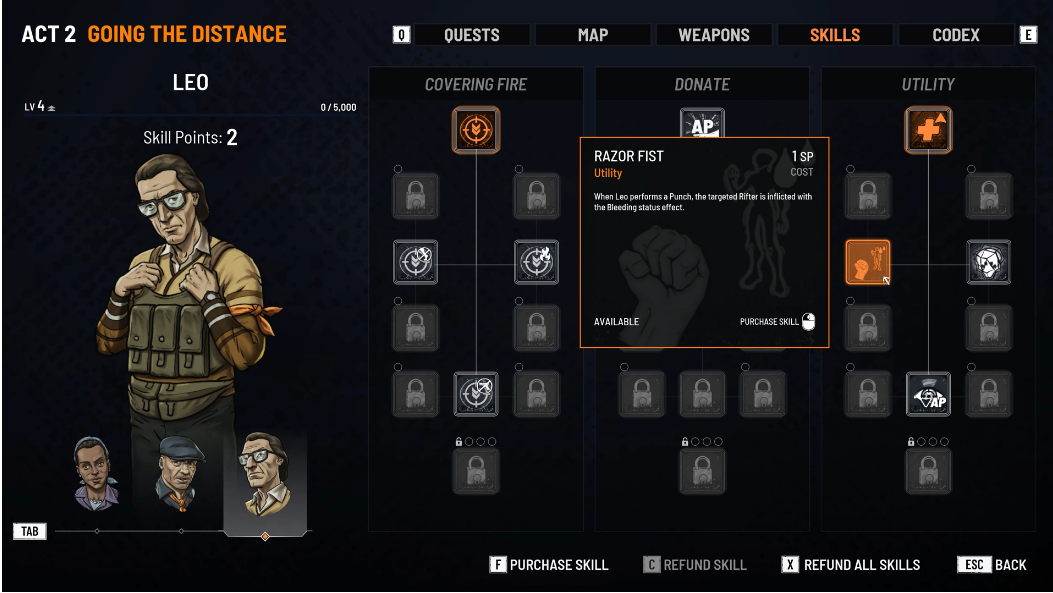This screenshot has height=593, width=1053.
Task: Go to the Codex tab
Action: tap(956, 35)
